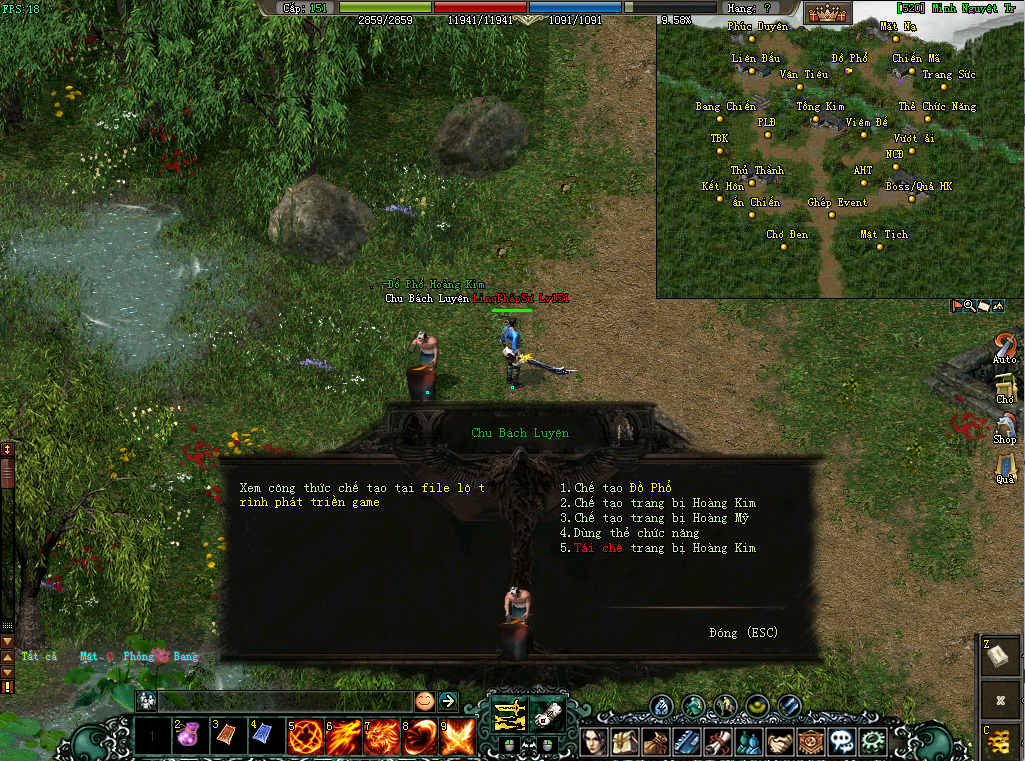Screen dimensions: 1025x761
Task: Open the Quà gift icon
Action: click(1004, 467)
